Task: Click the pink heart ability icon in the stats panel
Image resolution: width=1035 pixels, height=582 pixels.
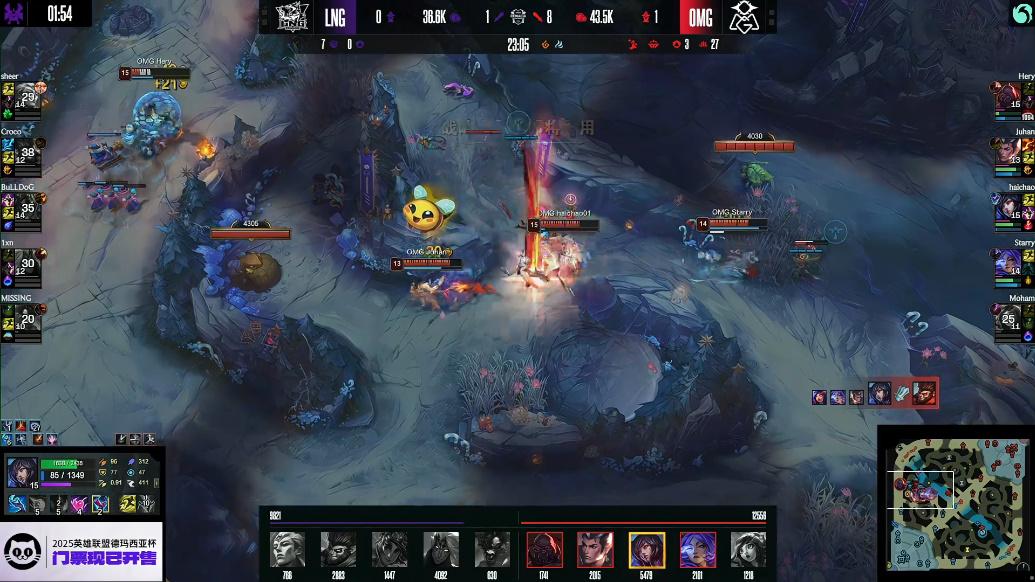Action: point(78,503)
